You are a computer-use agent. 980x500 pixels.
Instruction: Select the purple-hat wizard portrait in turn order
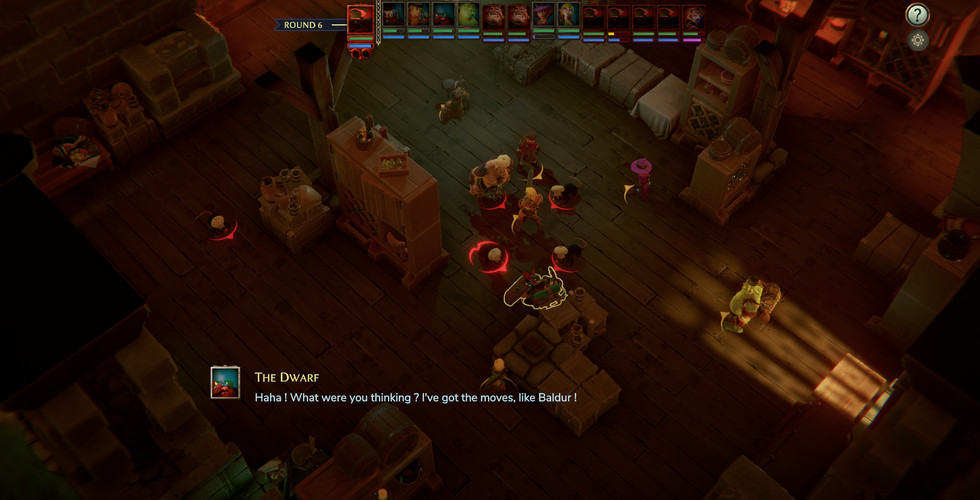pyautogui.click(x=543, y=15)
